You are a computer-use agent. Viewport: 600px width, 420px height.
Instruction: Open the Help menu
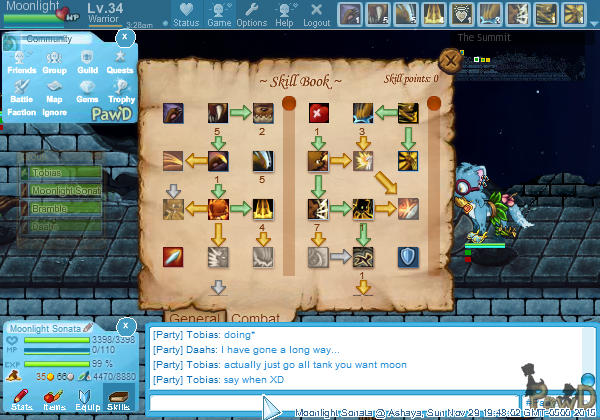pyautogui.click(x=284, y=16)
